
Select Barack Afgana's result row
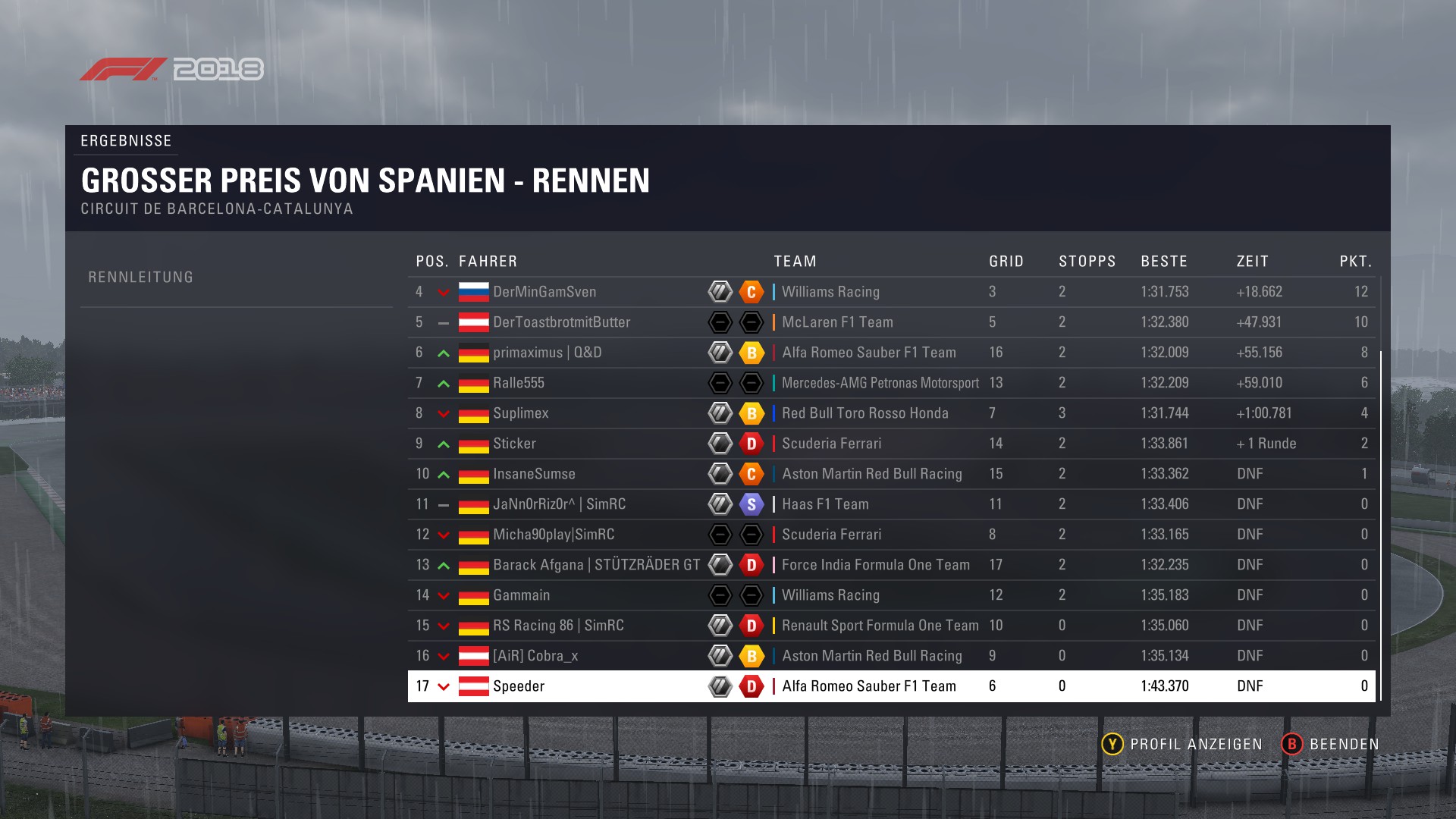596,565
